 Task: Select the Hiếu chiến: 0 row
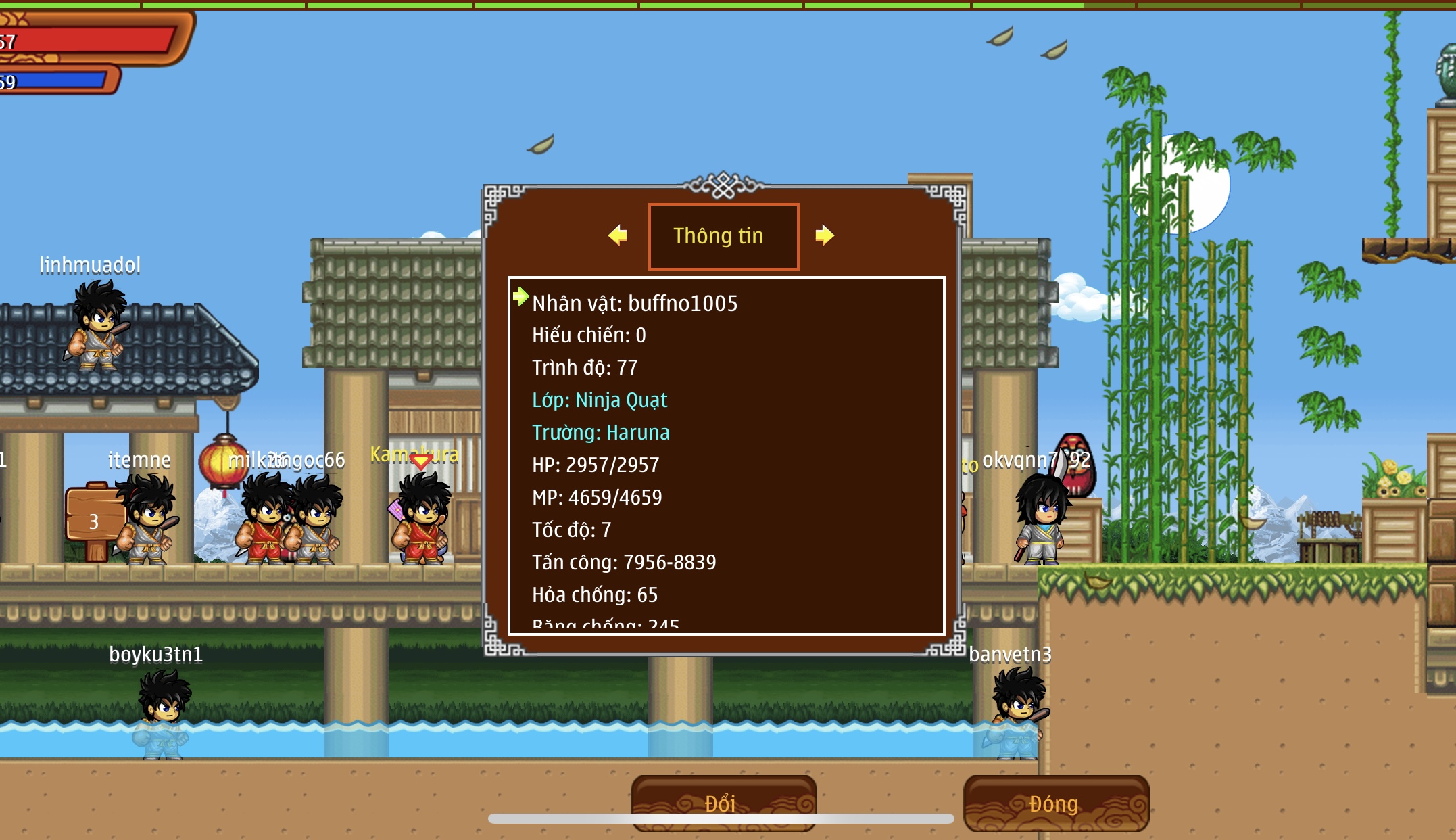click(589, 335)
